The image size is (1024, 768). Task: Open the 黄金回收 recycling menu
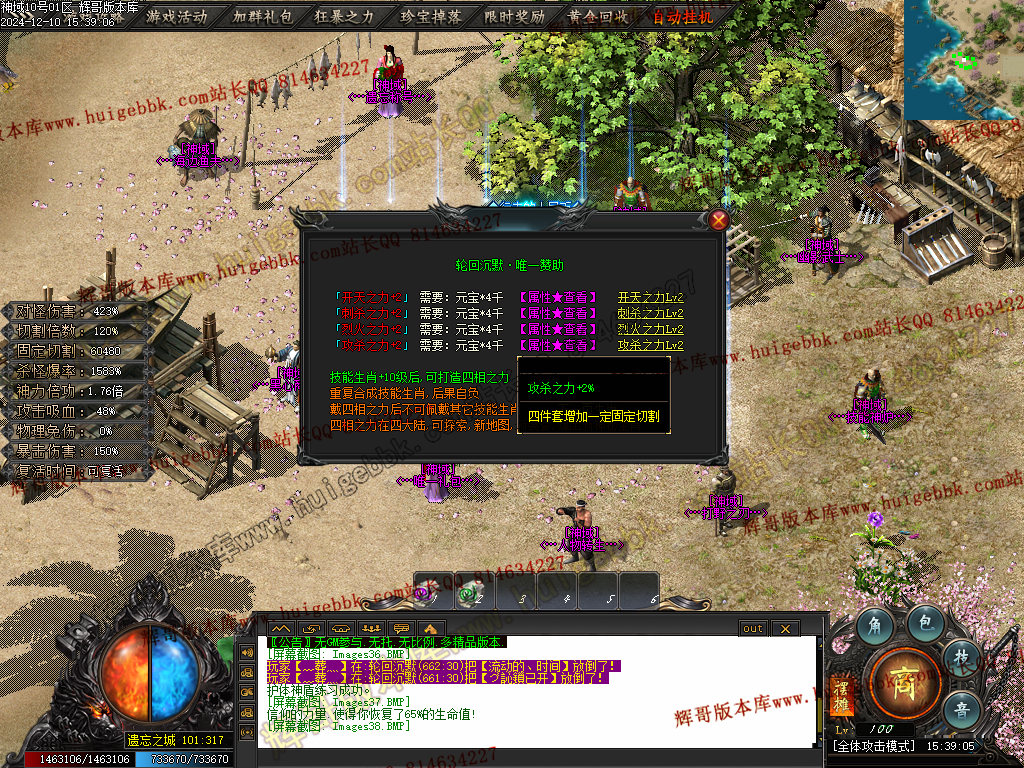point(598,16)
